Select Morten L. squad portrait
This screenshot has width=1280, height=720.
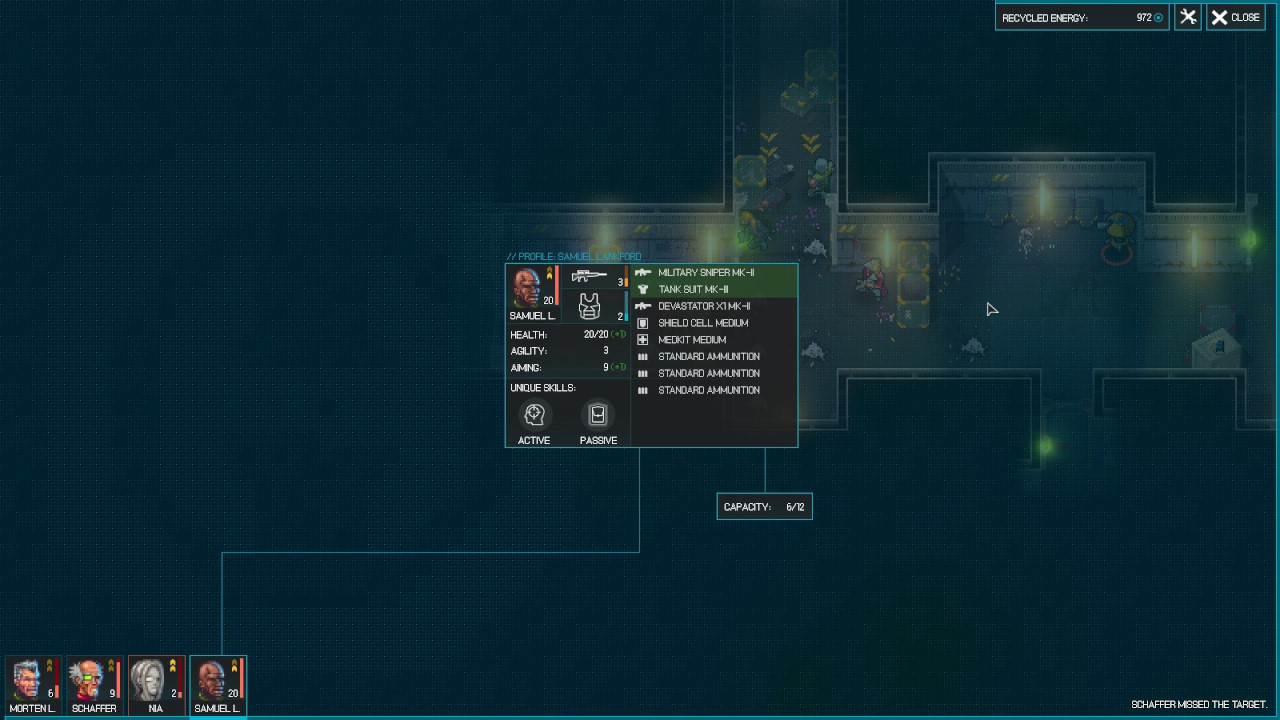[32, 684]
